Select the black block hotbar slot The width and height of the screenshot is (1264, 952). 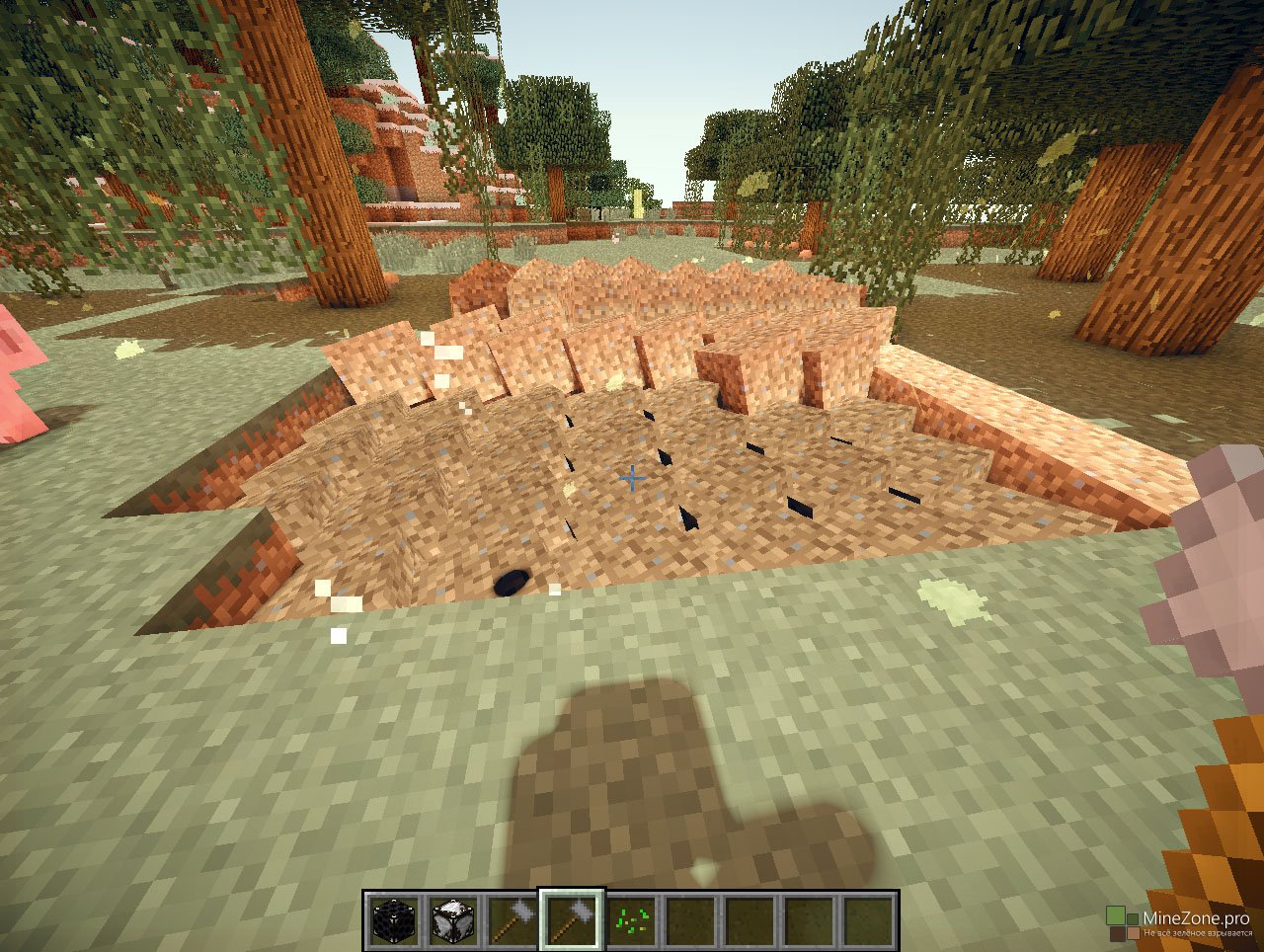tap(394, 920)
